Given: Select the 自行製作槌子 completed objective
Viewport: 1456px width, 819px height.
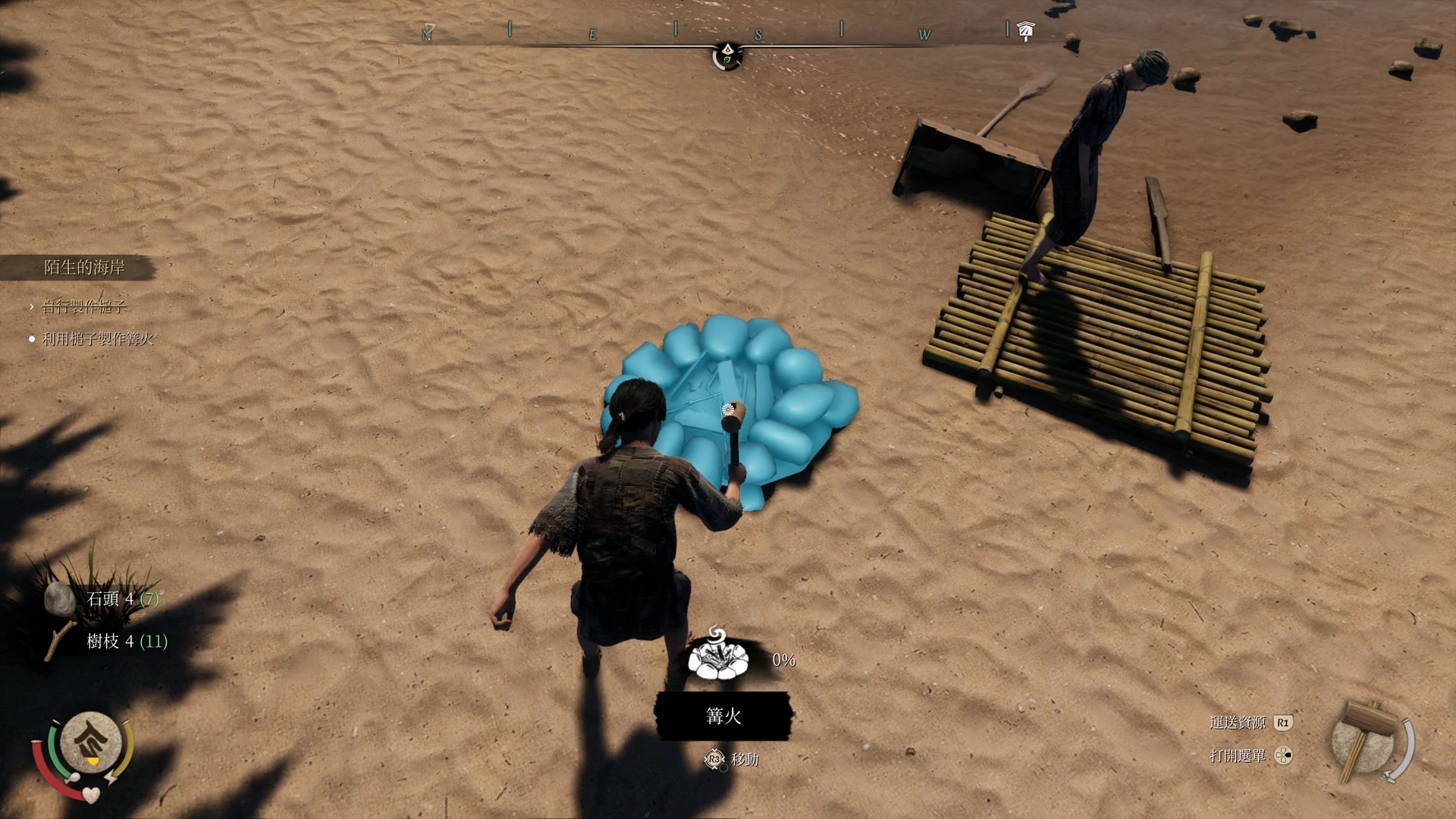Looking at the screenshot, I should click(83, 306).
